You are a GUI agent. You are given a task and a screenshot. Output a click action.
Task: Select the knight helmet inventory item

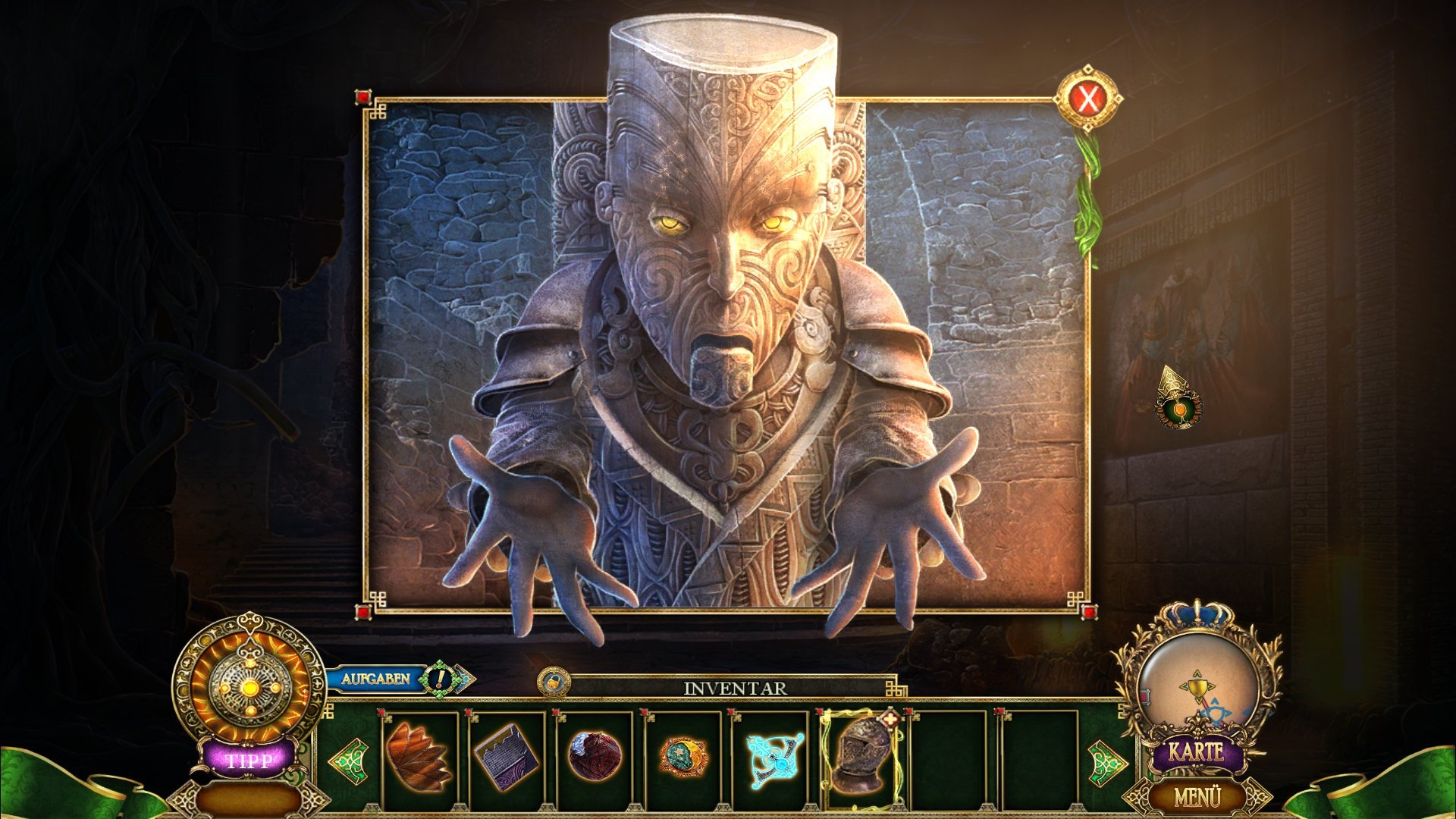point(861,754)
